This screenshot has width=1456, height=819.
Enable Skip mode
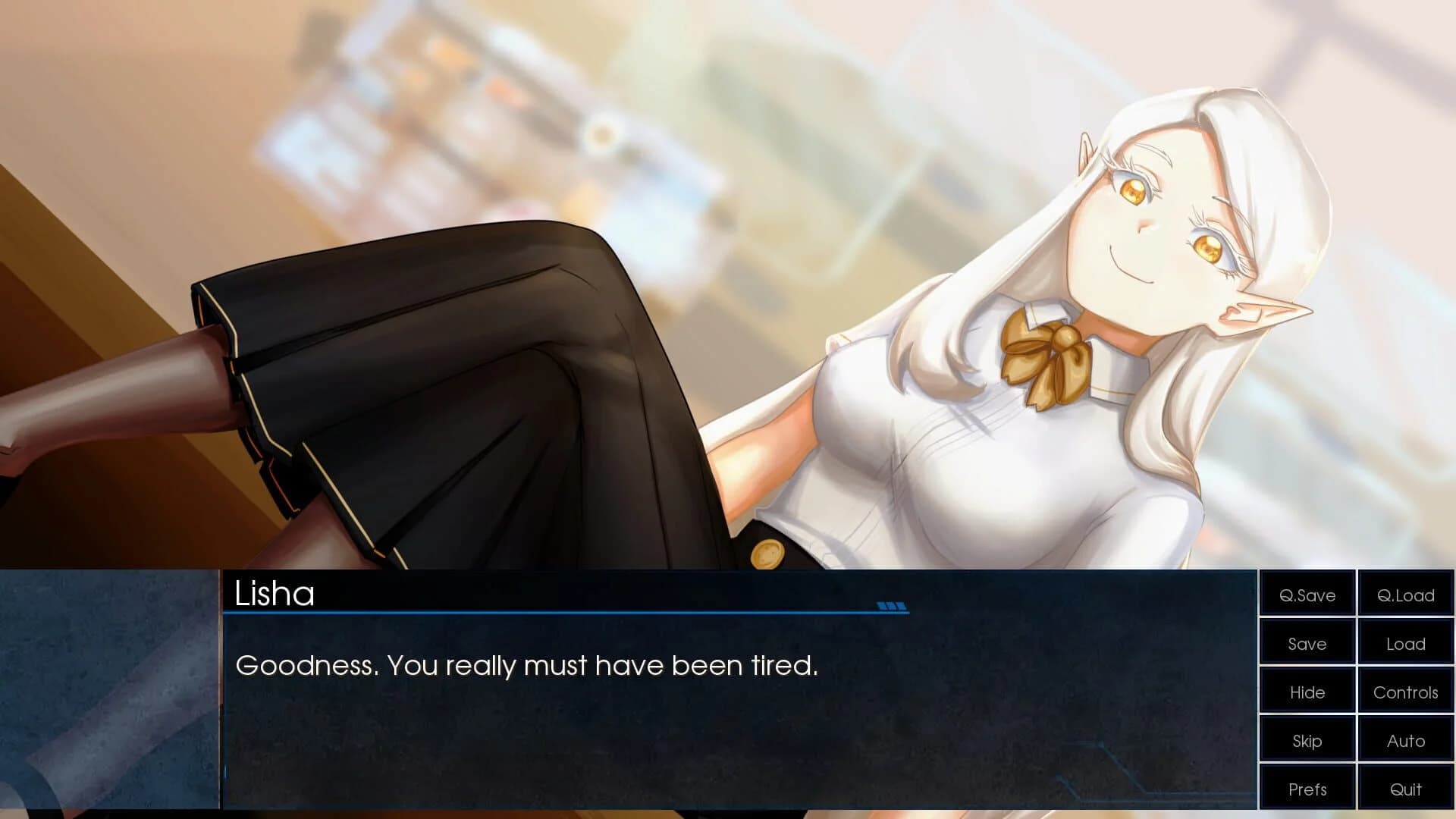(x=1306, y=740)
